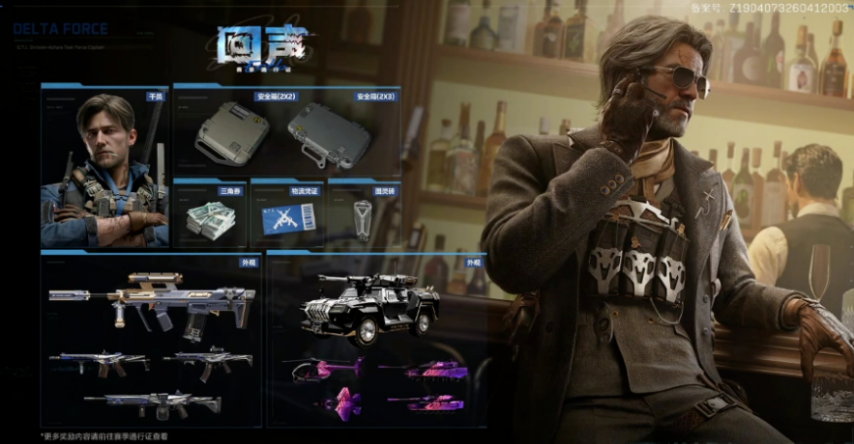Select the metal pin item tile

pos(364,215)
